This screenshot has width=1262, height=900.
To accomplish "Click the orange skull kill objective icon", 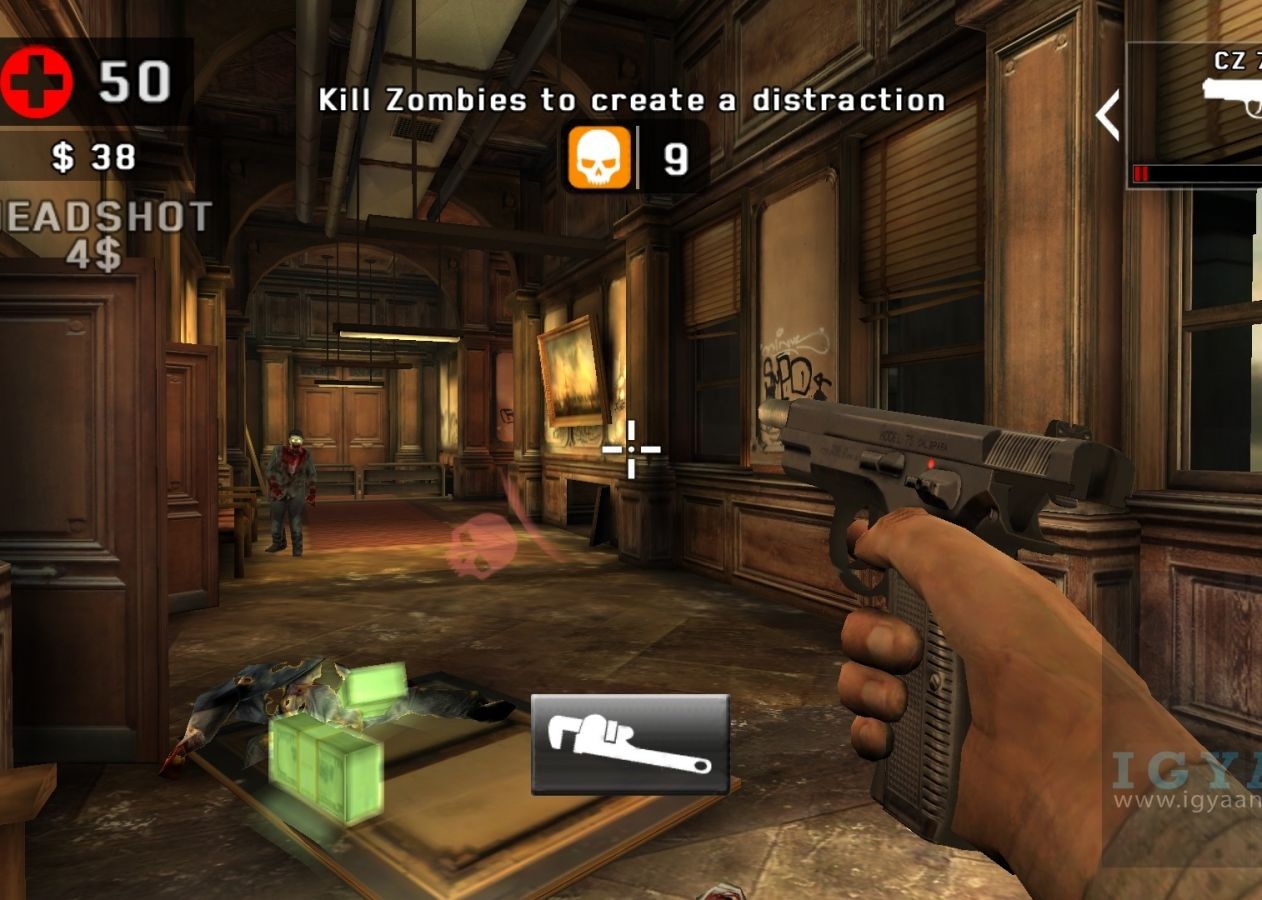I will tap(600, 158).
